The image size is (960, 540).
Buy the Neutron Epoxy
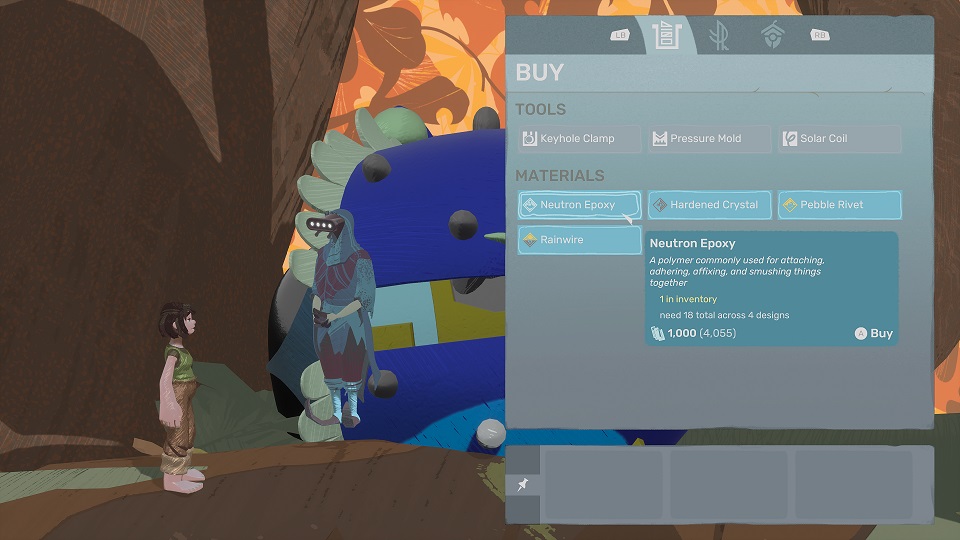click(873, 334)
